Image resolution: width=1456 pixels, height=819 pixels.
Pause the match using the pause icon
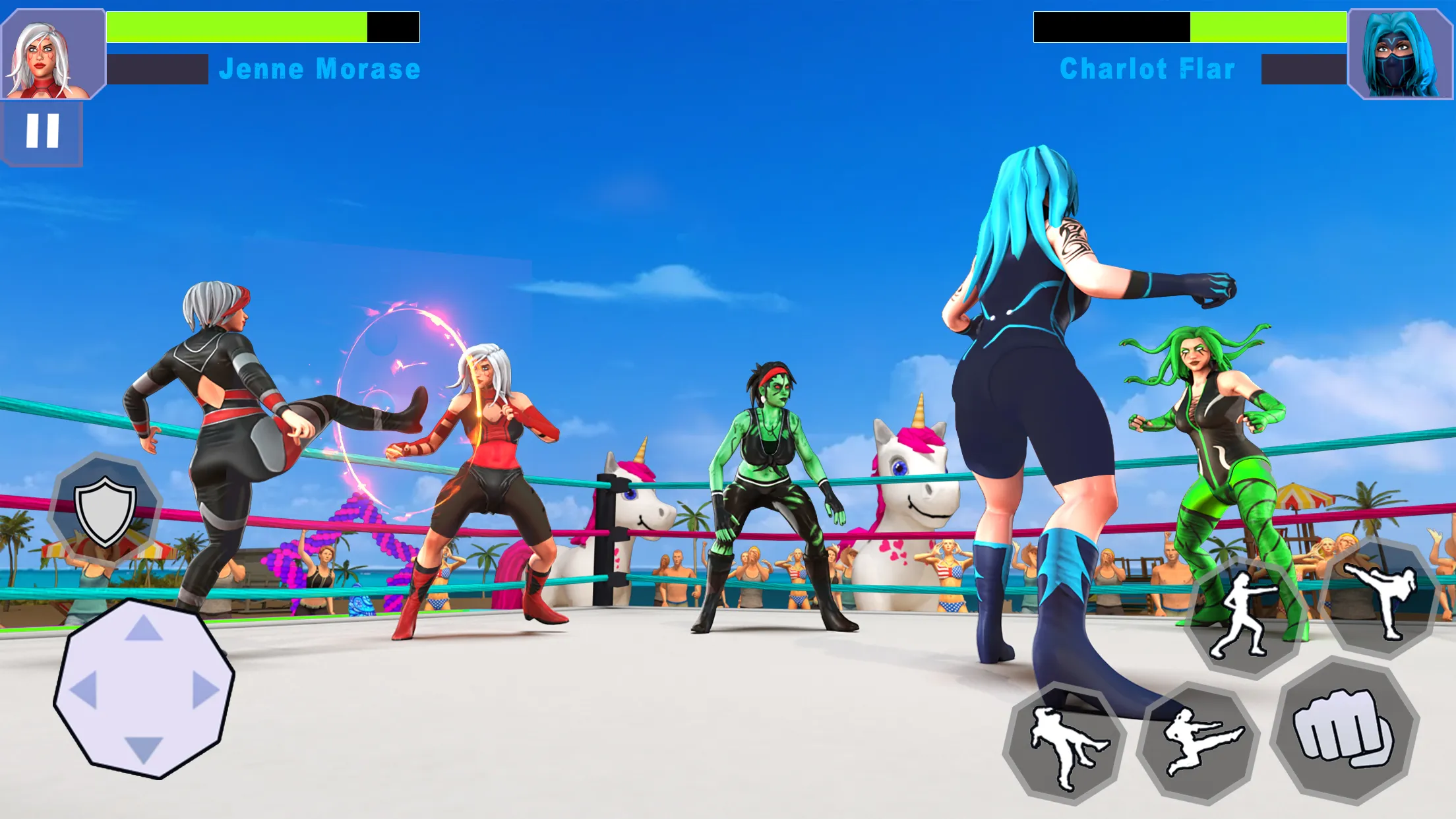pyautogui.click(x=42, y=133)
